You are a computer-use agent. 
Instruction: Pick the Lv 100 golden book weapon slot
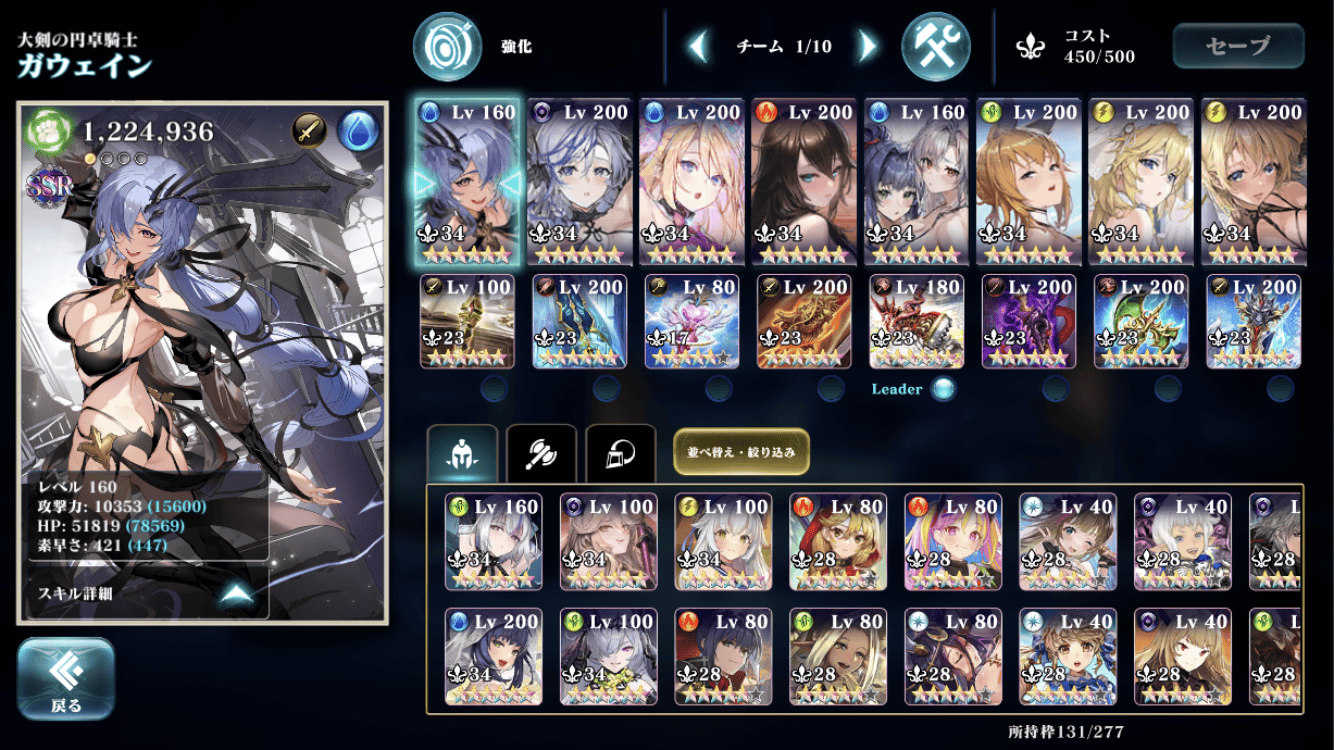click(467, 321)
